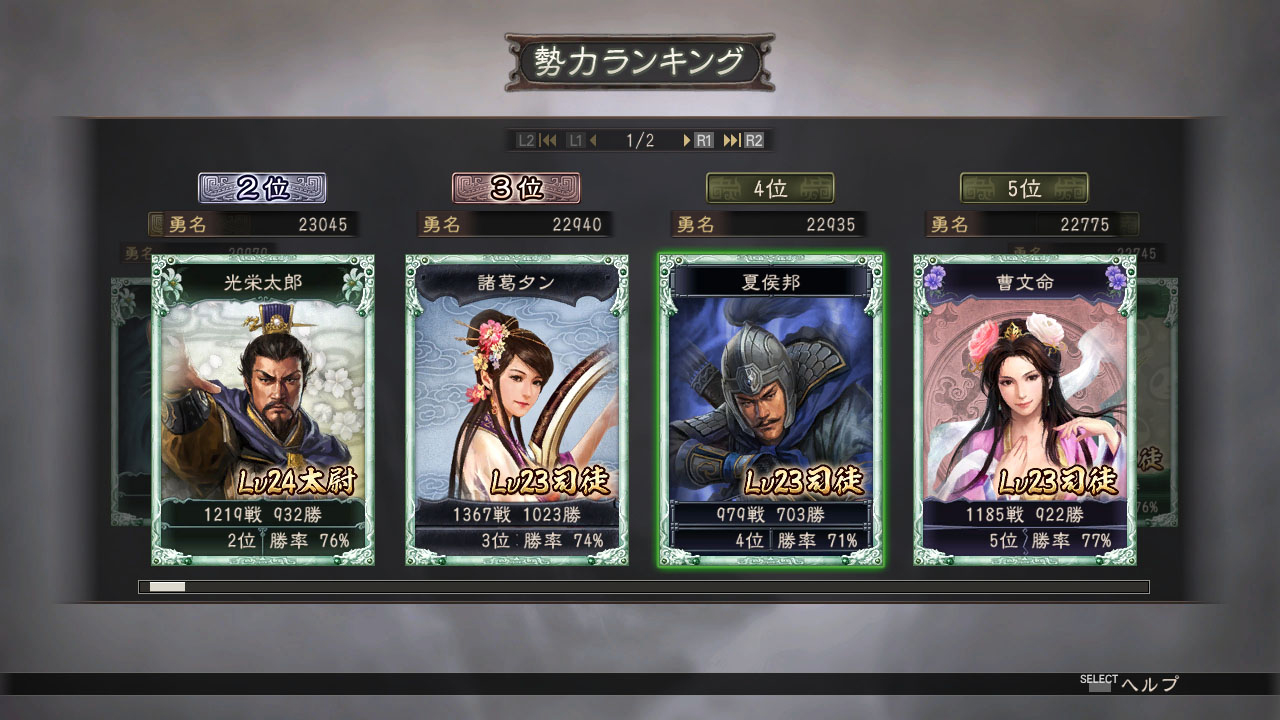Click the horizontal ranking scrollbar thumb
1280x720 pixels.
click(x=167, y=587)
